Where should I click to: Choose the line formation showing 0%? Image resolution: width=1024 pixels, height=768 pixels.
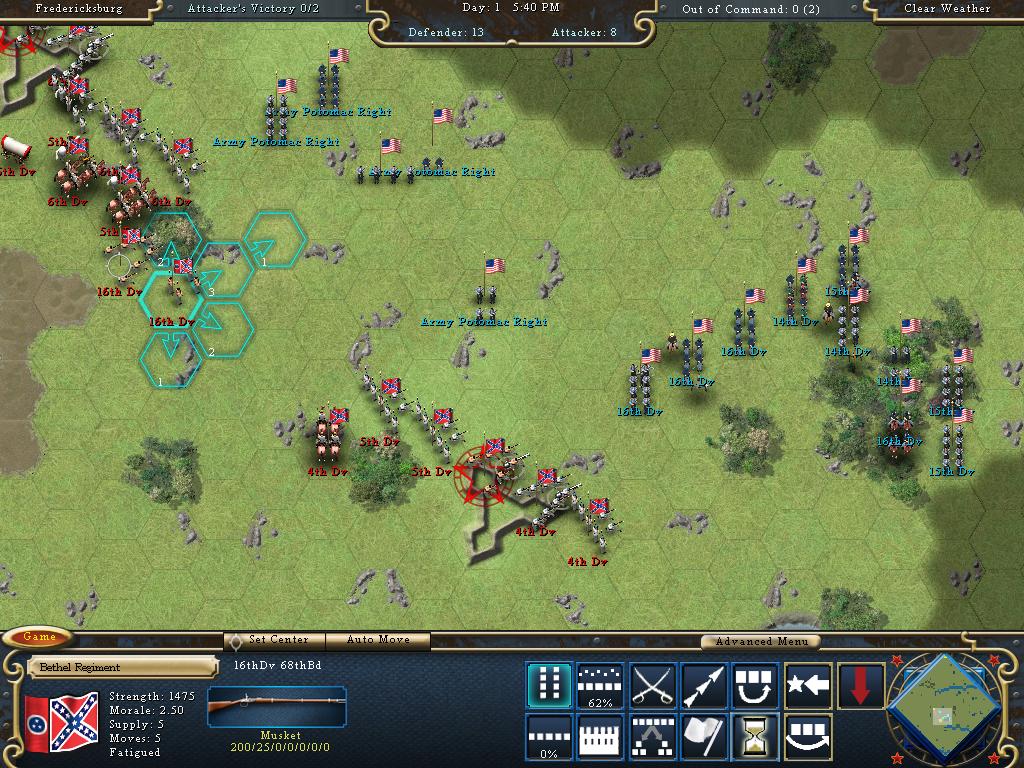pyautogui.click(x=549, y=737)
